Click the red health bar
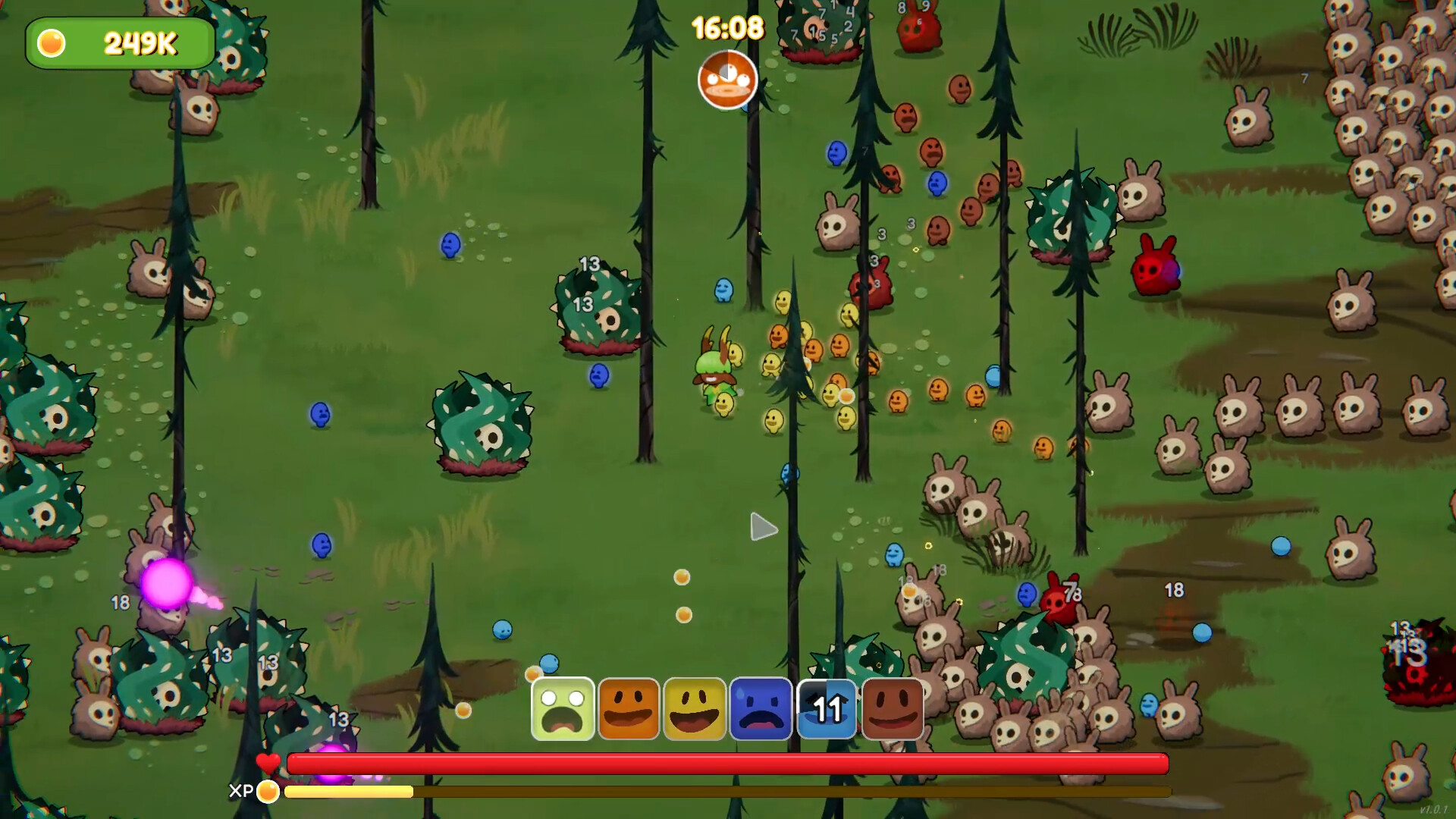This screenshot has width=1456, height=819. (x=728, y=763)
